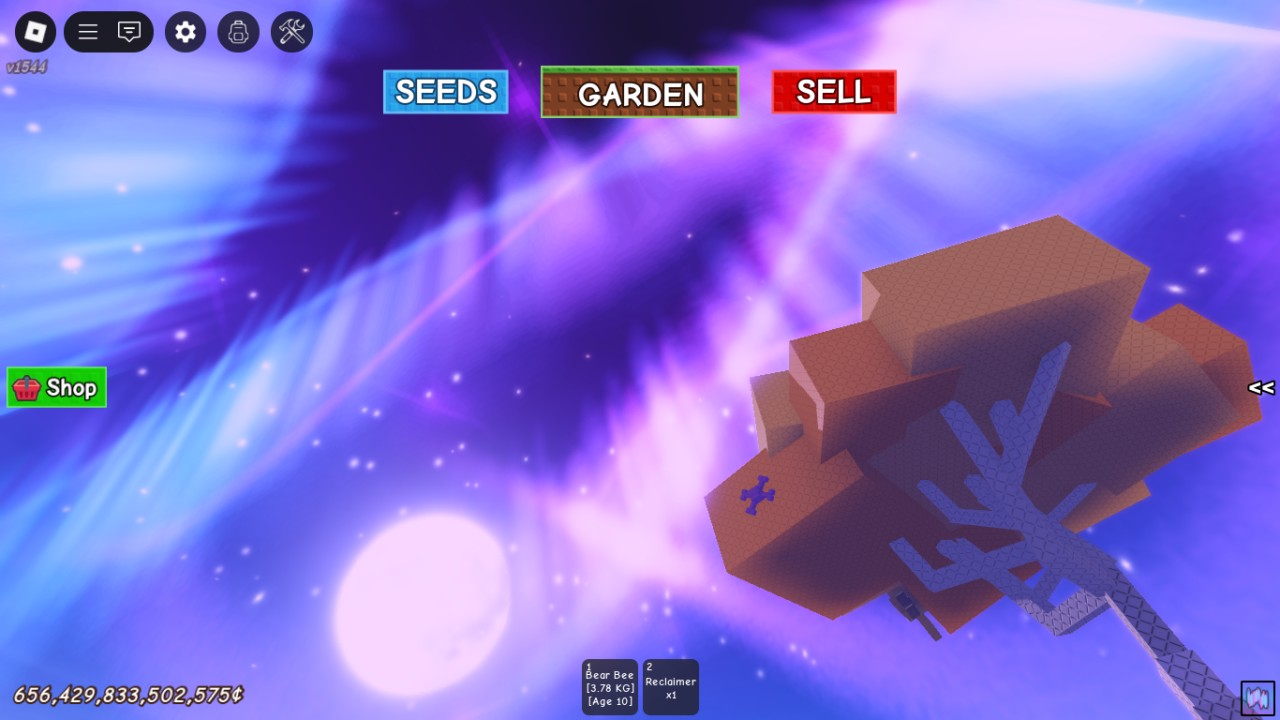The image size is (1280, 720).
Task: Expand the double-arrow side panel
Action: pyautogui.click(x=1261, y=388)
